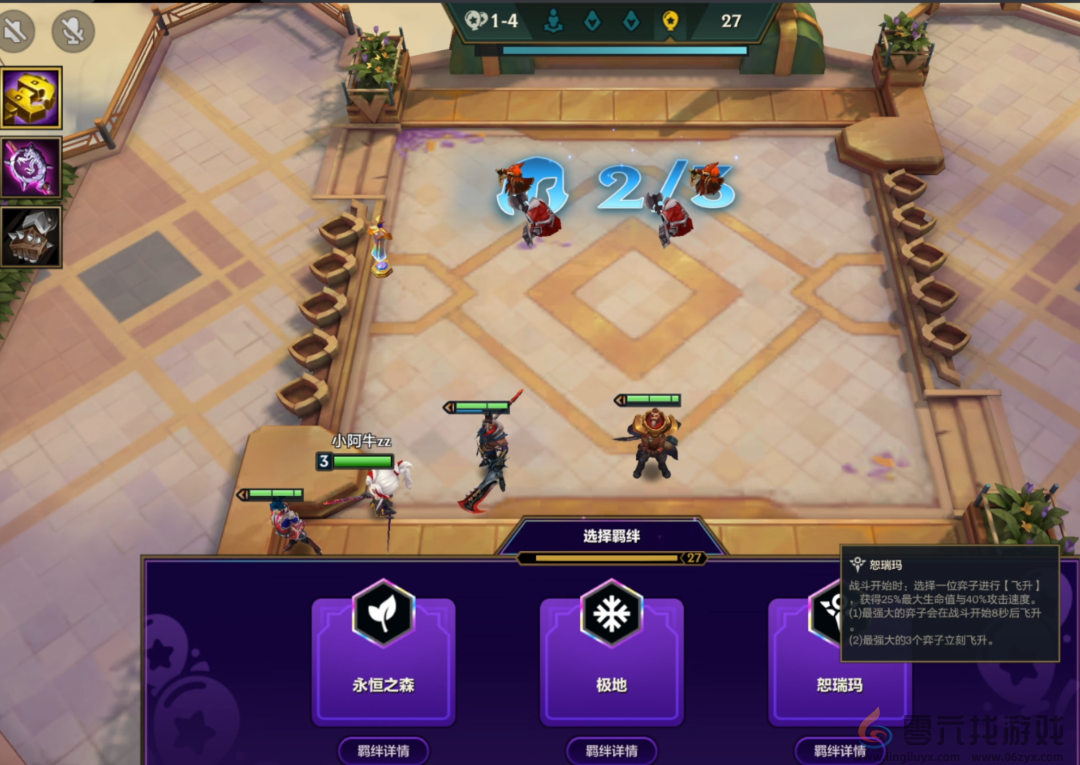Click the golden item icon

[x=31, y=98]
